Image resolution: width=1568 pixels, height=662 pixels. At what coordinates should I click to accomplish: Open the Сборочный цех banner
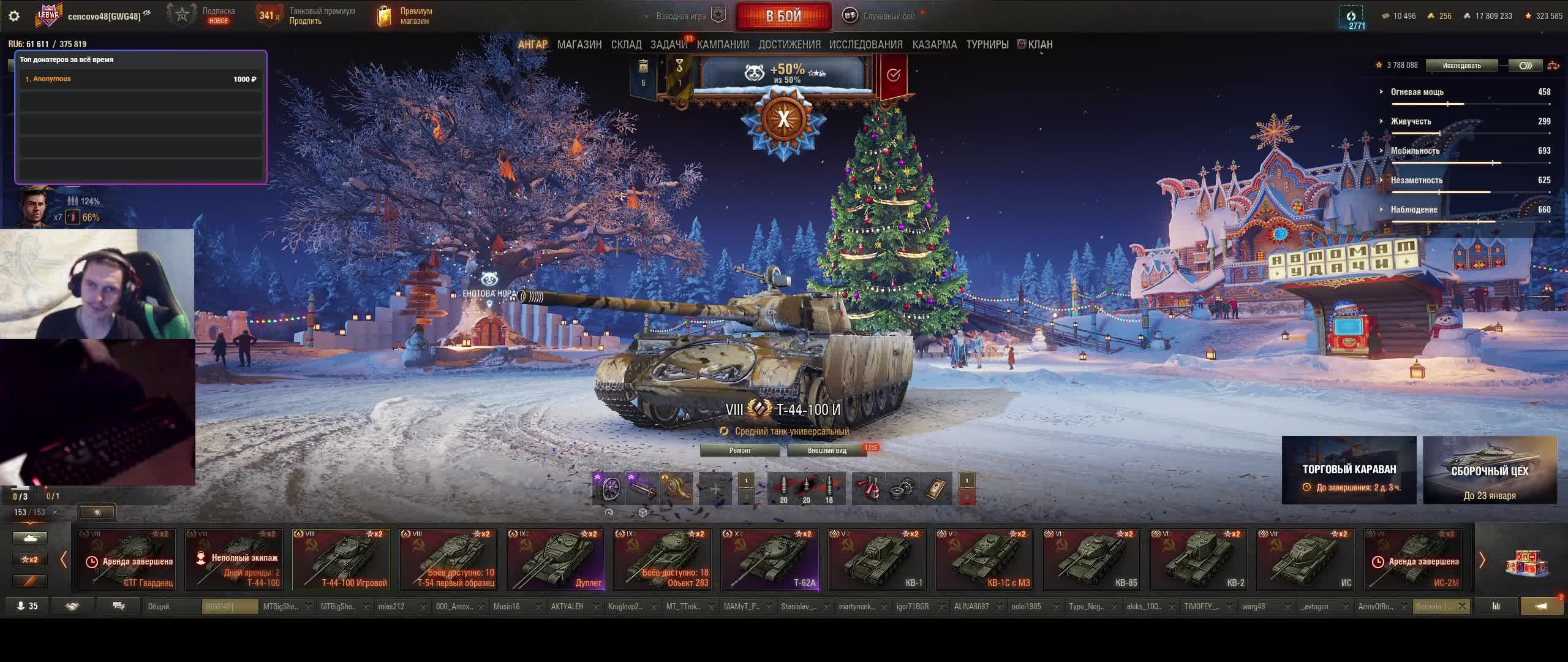[1490, 470]
